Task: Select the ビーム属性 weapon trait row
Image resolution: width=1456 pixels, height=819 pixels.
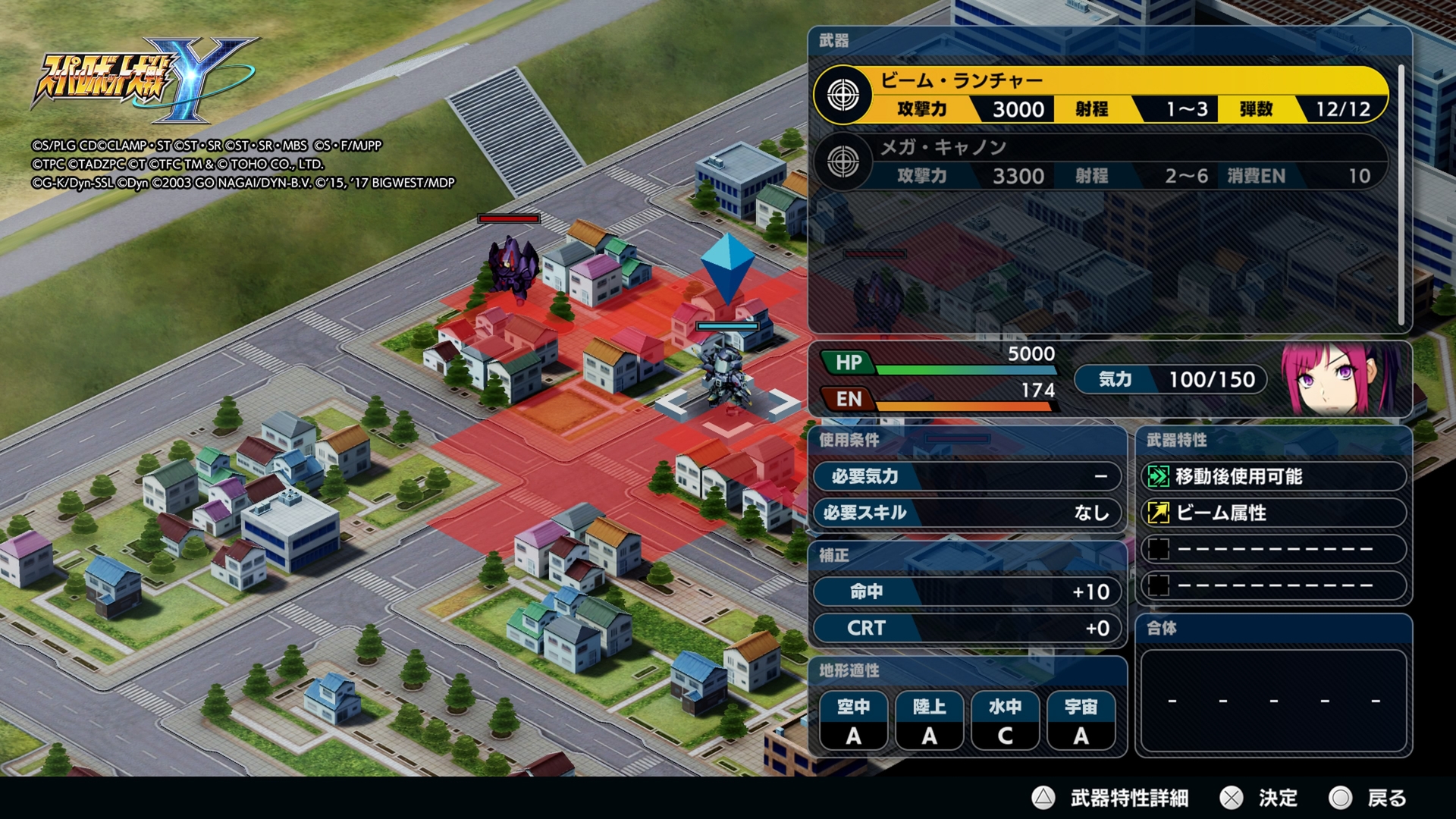Action: [x=1273, y=513]
